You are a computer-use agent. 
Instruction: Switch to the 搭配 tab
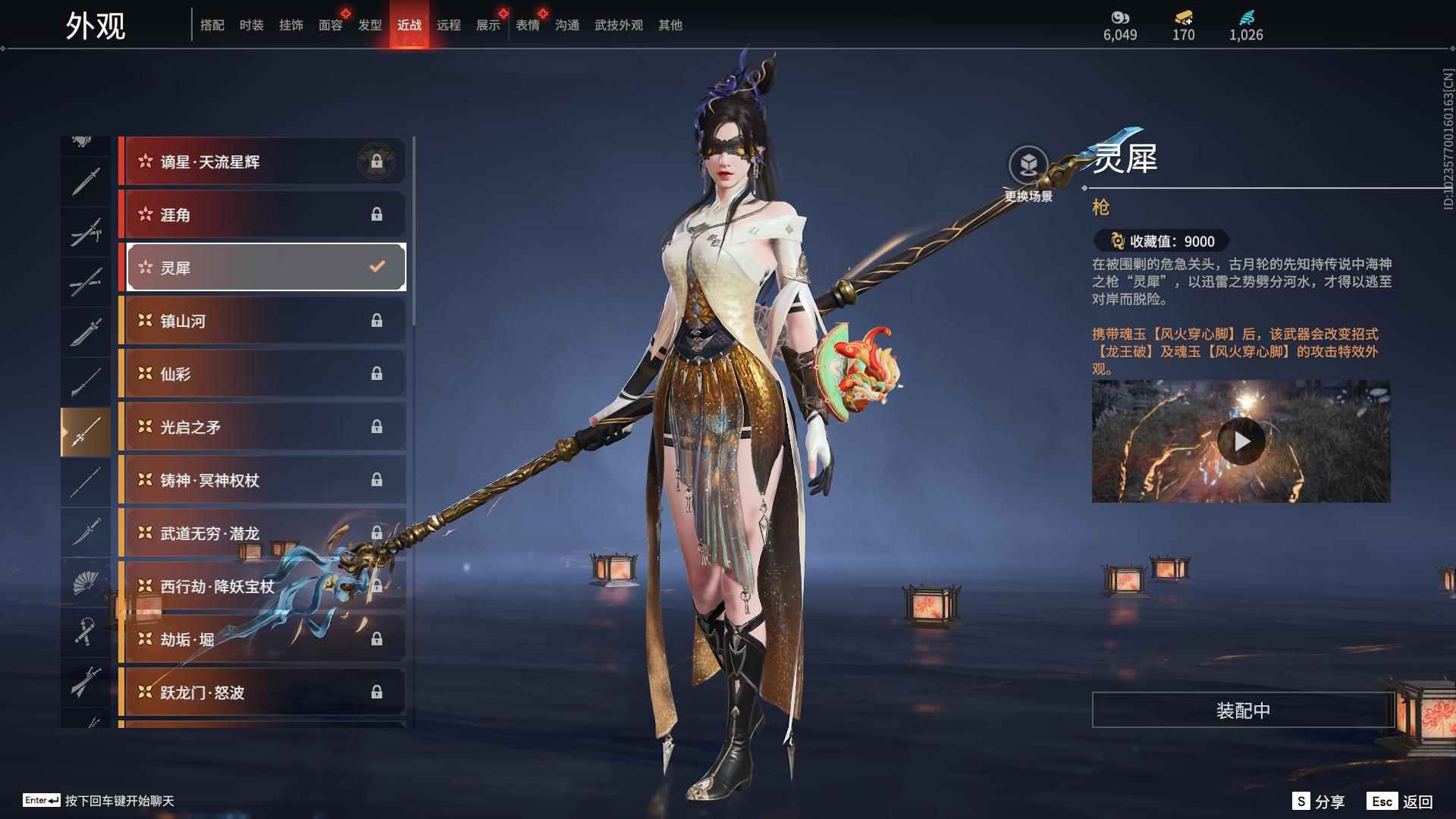coord(212,25)
